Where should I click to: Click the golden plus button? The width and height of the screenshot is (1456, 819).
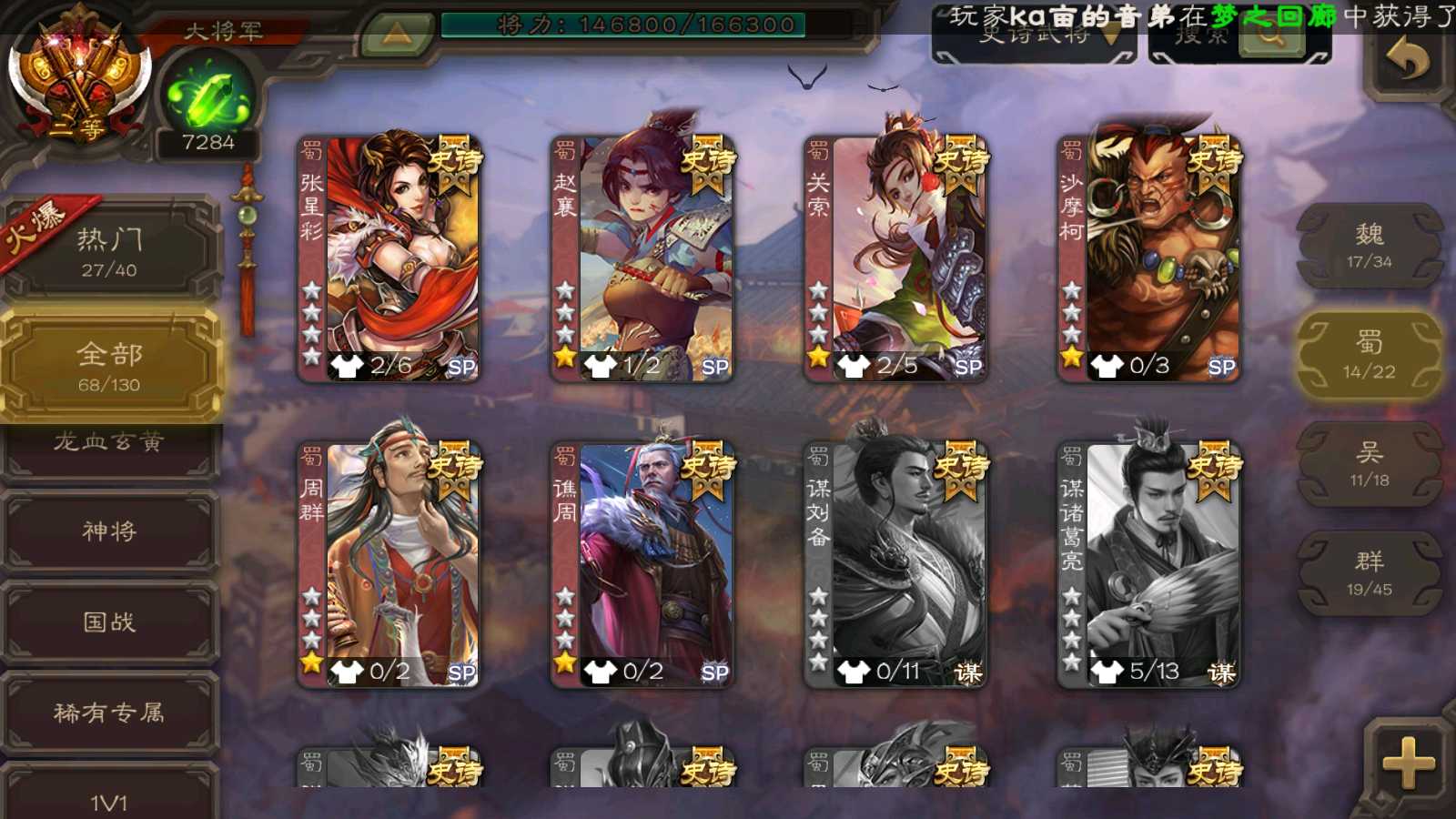[1408, 763]
